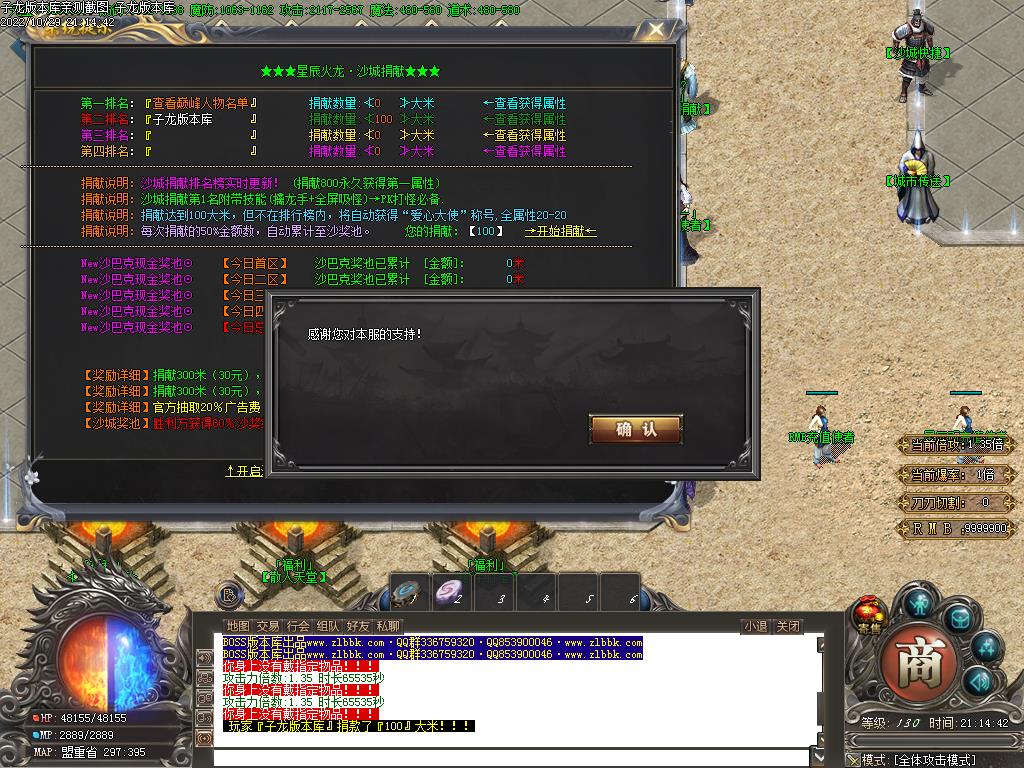Screen dimensions: 1024x768
Task: Click the 关闭 close button
Action: [788, 627]
